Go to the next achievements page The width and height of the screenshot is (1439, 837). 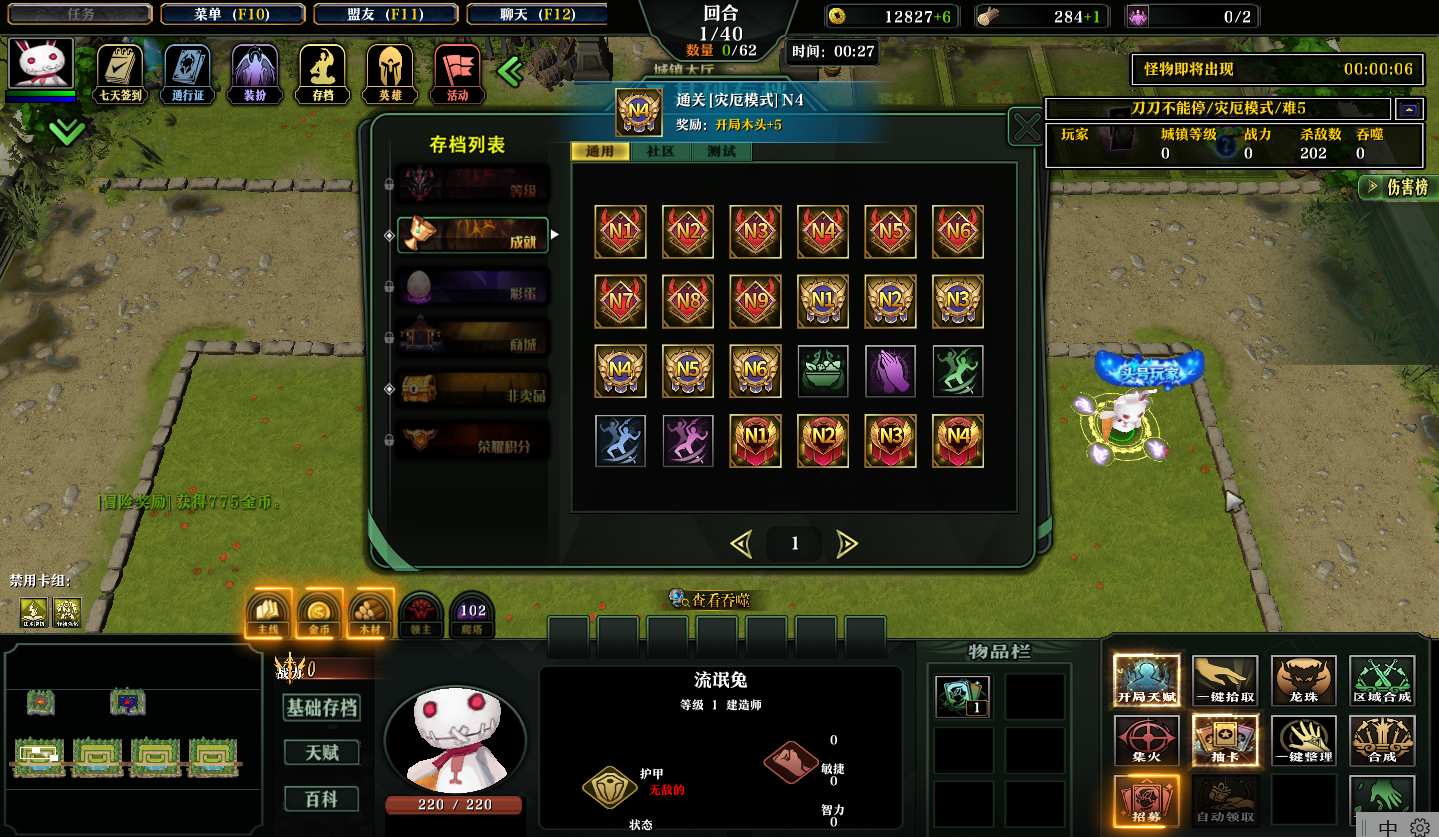point(847,544)
